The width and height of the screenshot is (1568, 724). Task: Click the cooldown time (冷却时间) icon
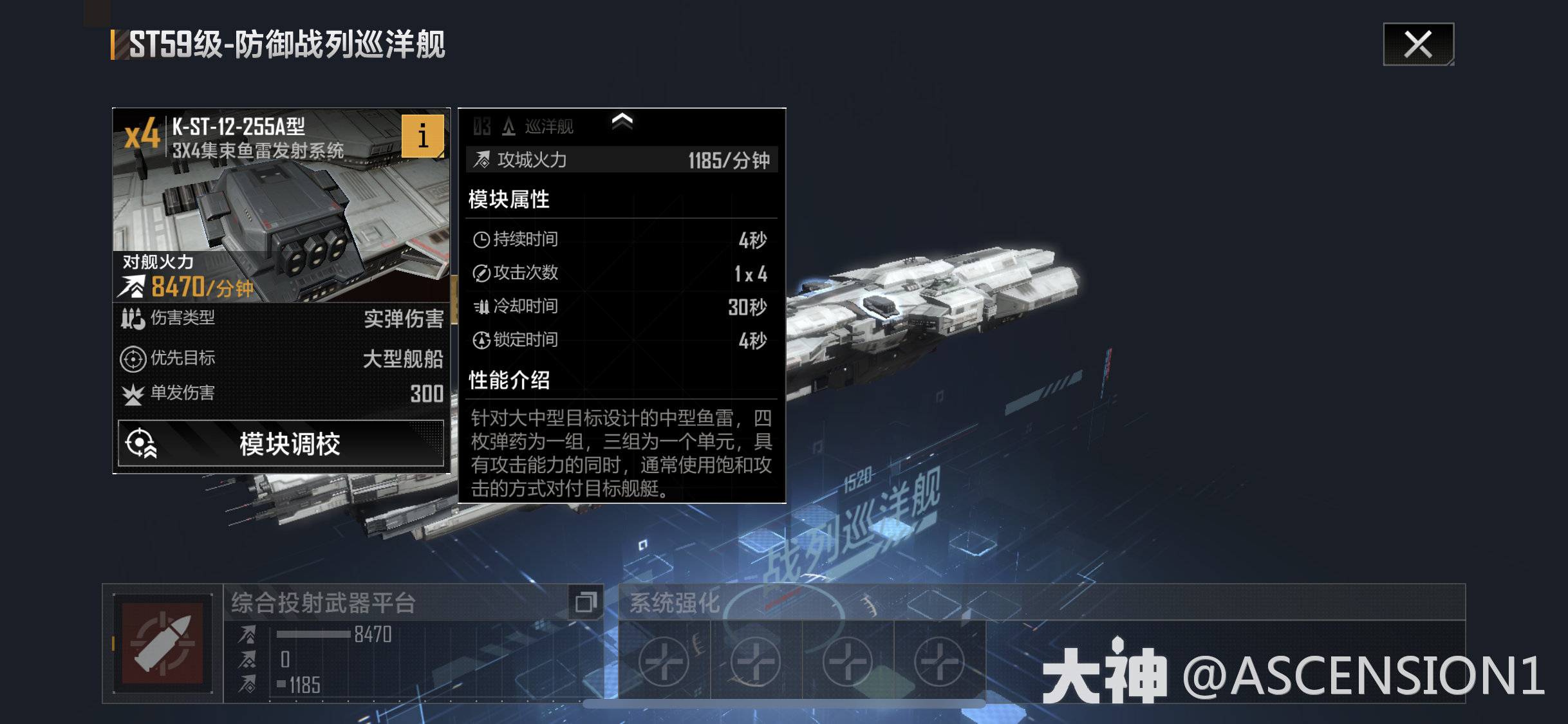pyautogui.click(x=481, y=306)
